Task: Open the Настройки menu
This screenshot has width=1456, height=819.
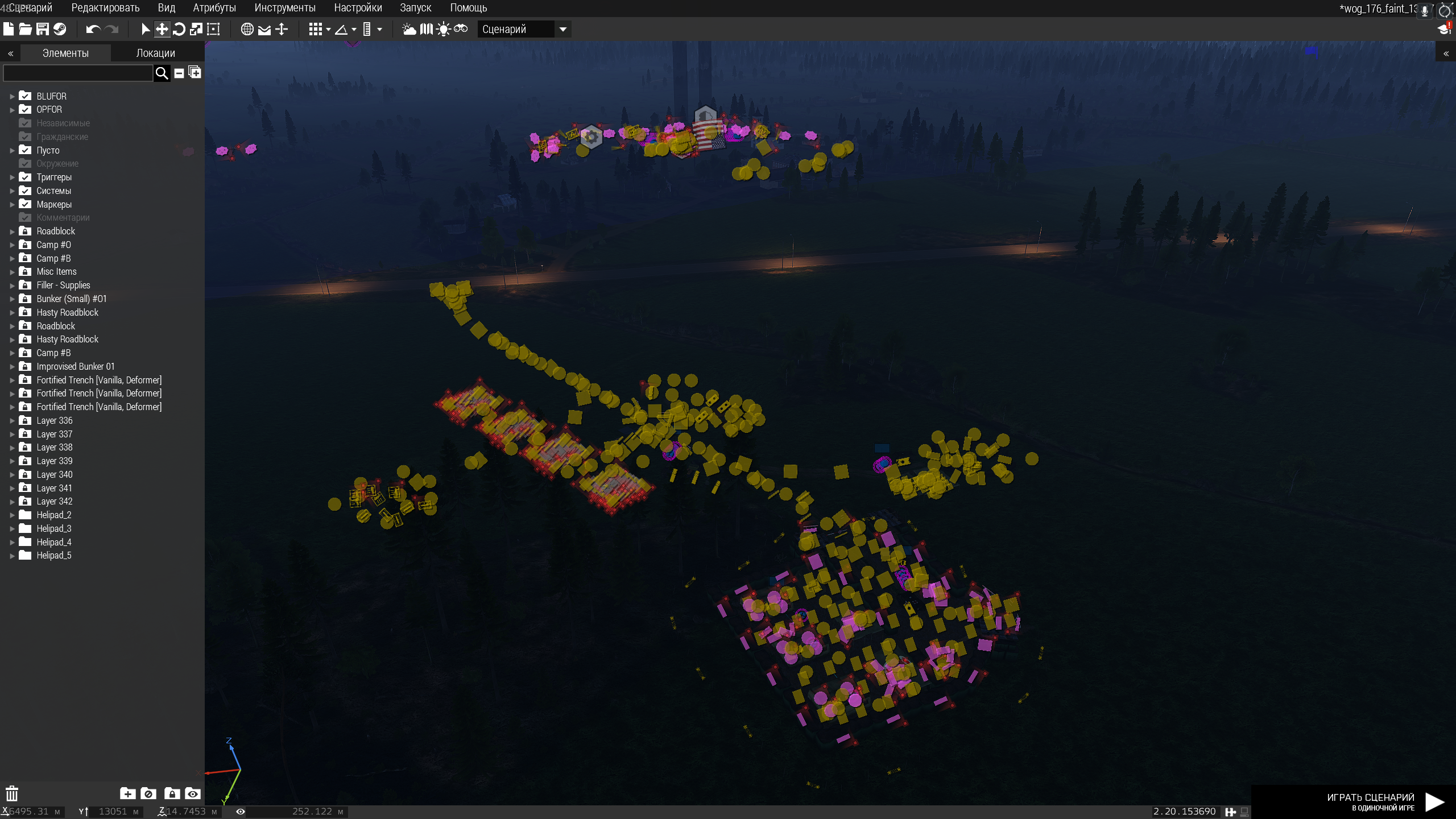Action: (x=358, y=8)
